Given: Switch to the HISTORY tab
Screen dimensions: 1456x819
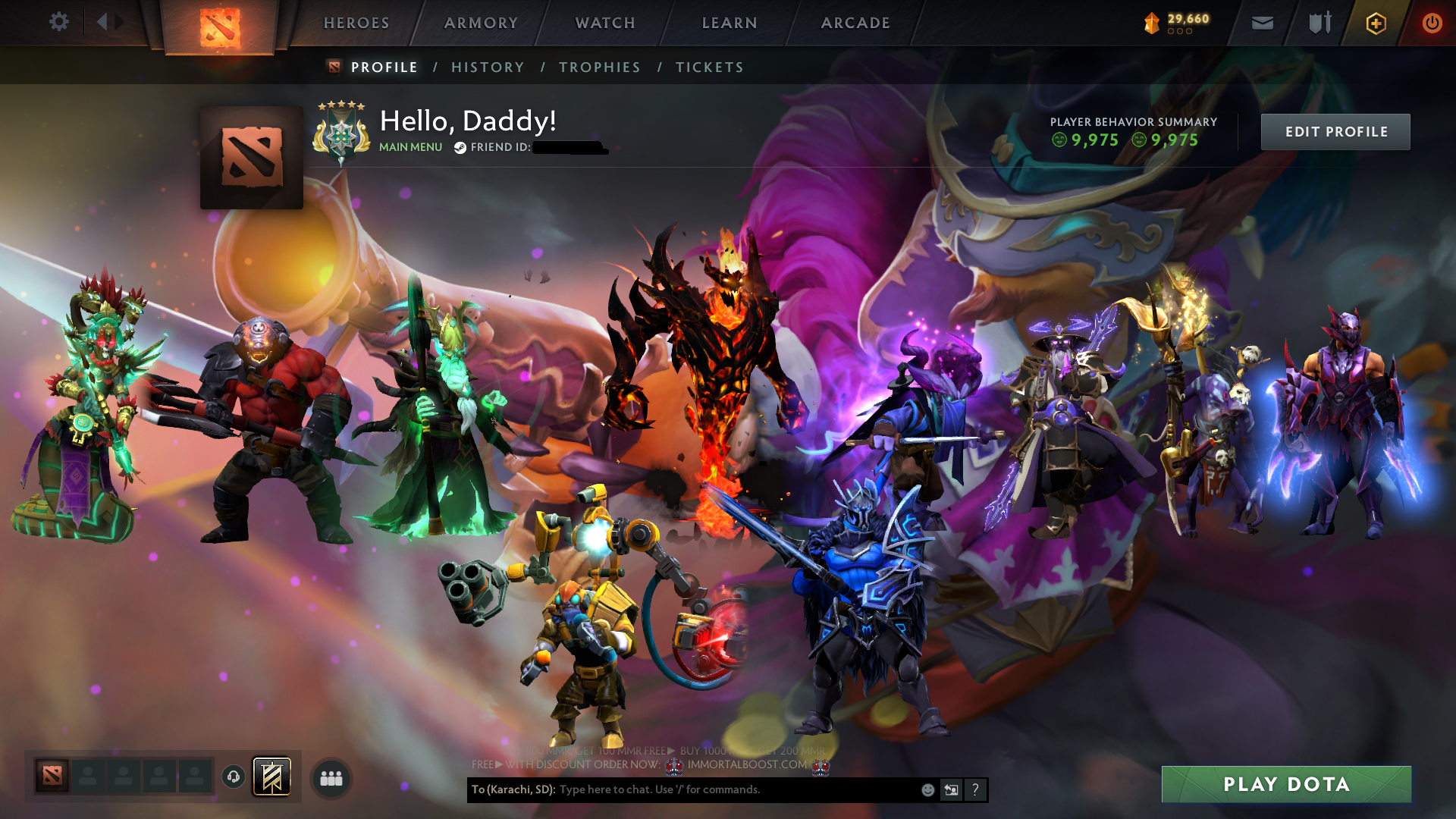Looking at the screenshot, I should click(488, 67).
